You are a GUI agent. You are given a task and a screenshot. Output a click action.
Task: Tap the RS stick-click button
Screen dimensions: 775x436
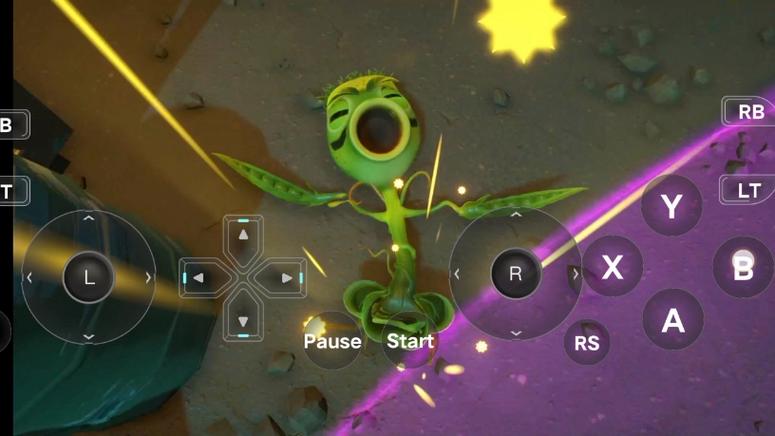pyautogui.click(x=588, y=343)
